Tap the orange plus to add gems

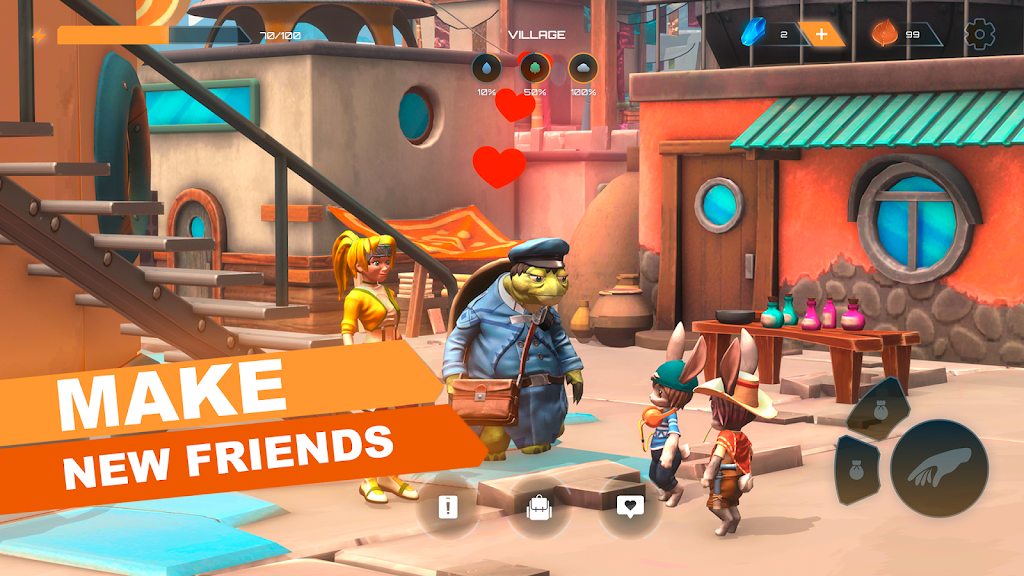point(821,35)
